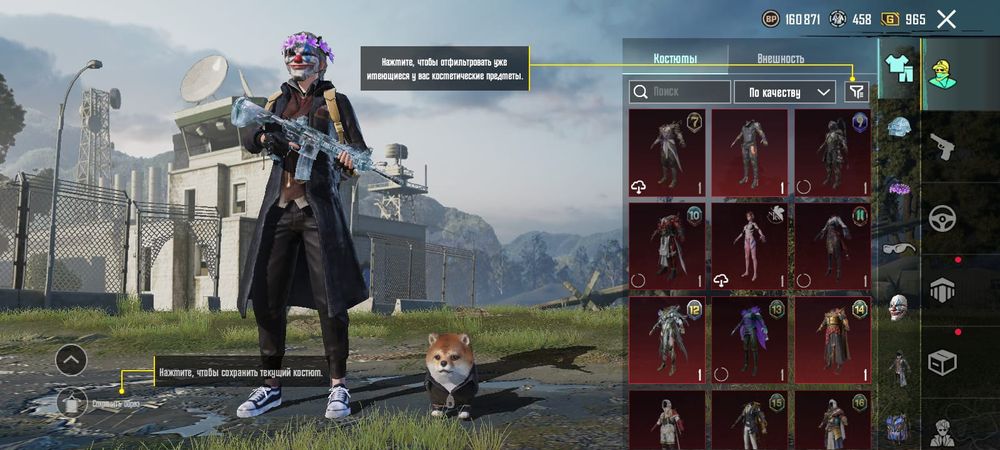Image resolution: width=1000 pixels, height=450 pixels.
Task: Toggle the owned cosmetics filter button
Action: 856,92
